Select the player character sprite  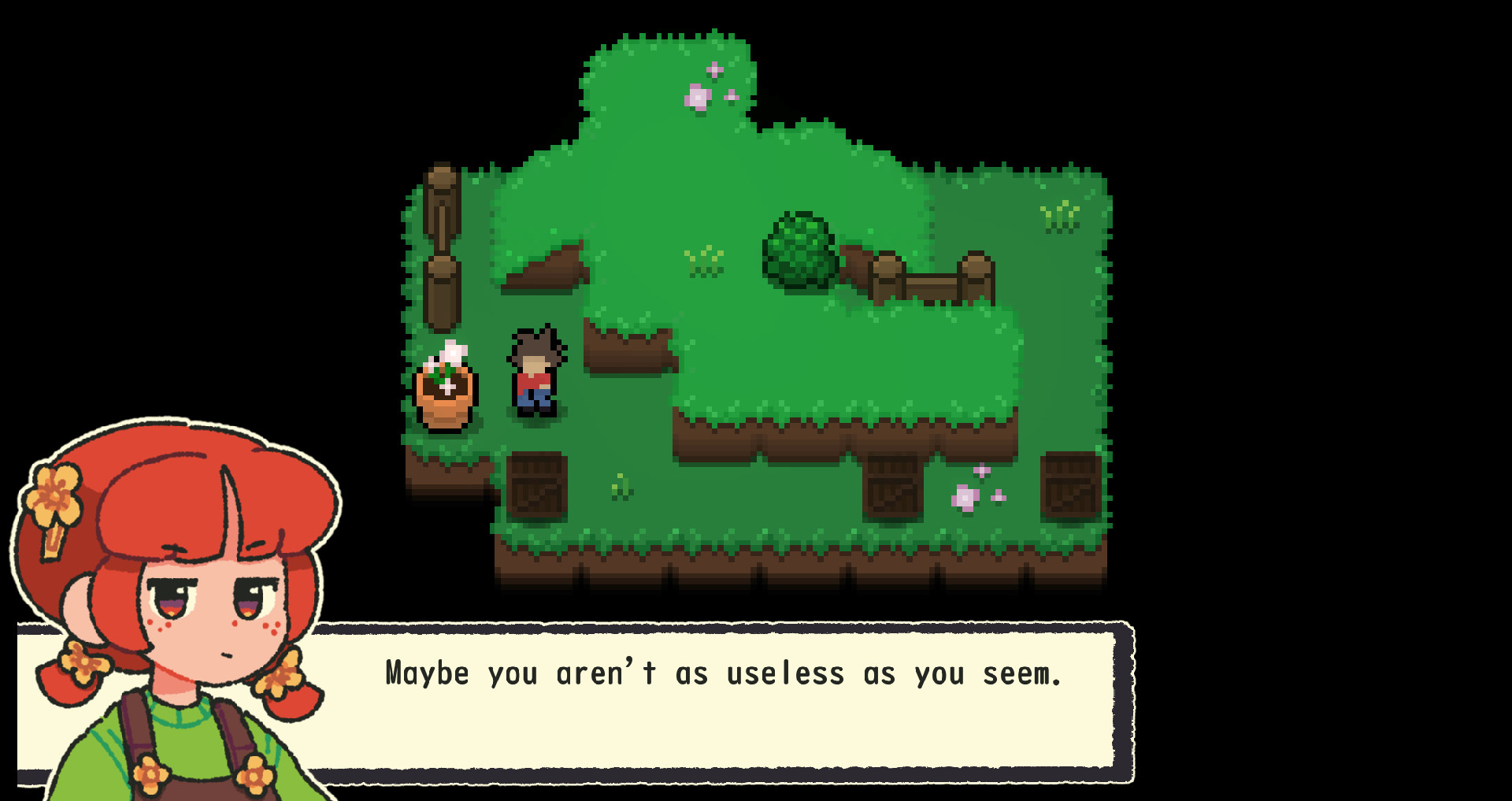click(534, 372)
